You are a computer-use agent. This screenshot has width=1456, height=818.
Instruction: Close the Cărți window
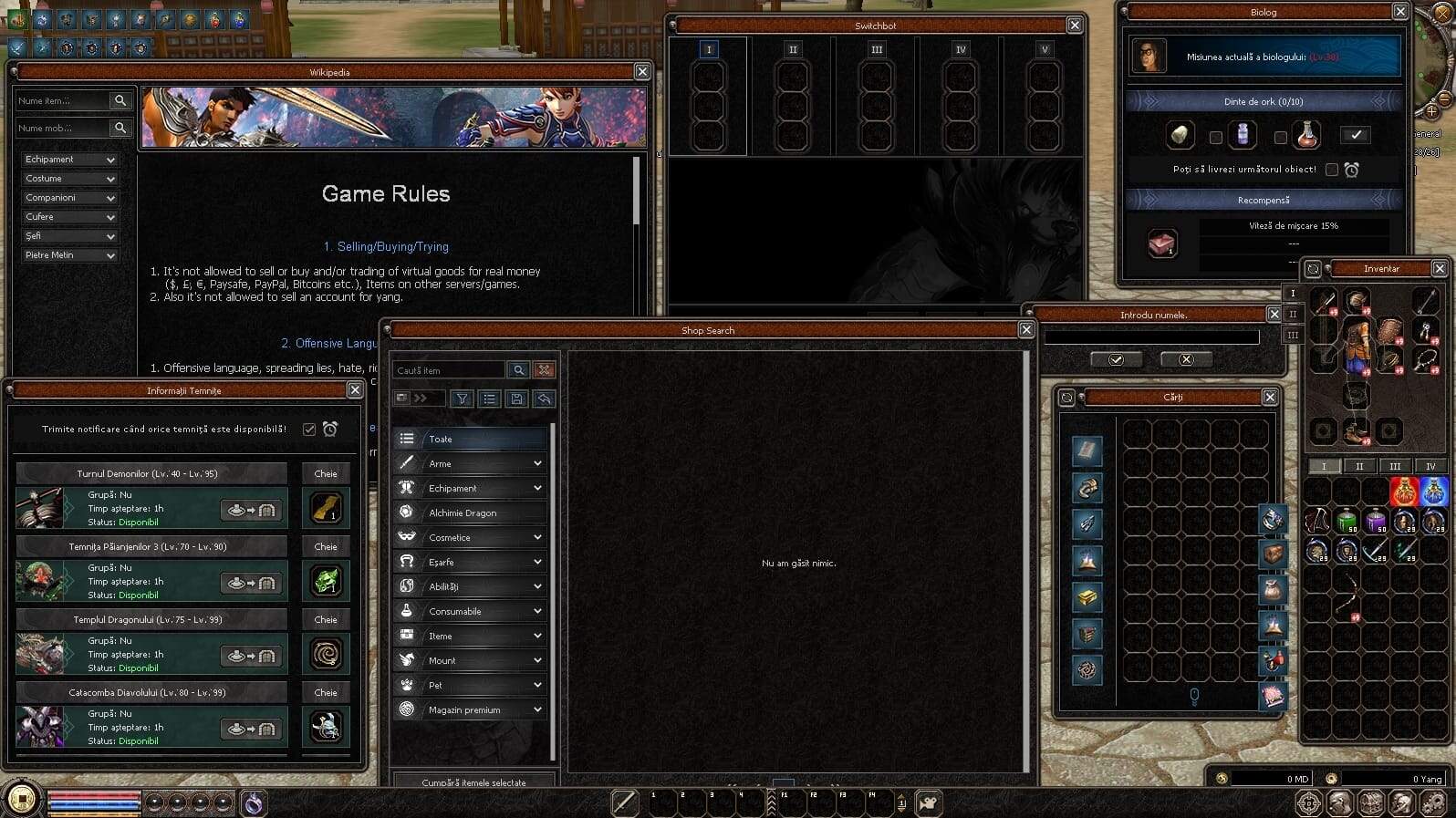pyautogui.click(x=1270, y=398)
